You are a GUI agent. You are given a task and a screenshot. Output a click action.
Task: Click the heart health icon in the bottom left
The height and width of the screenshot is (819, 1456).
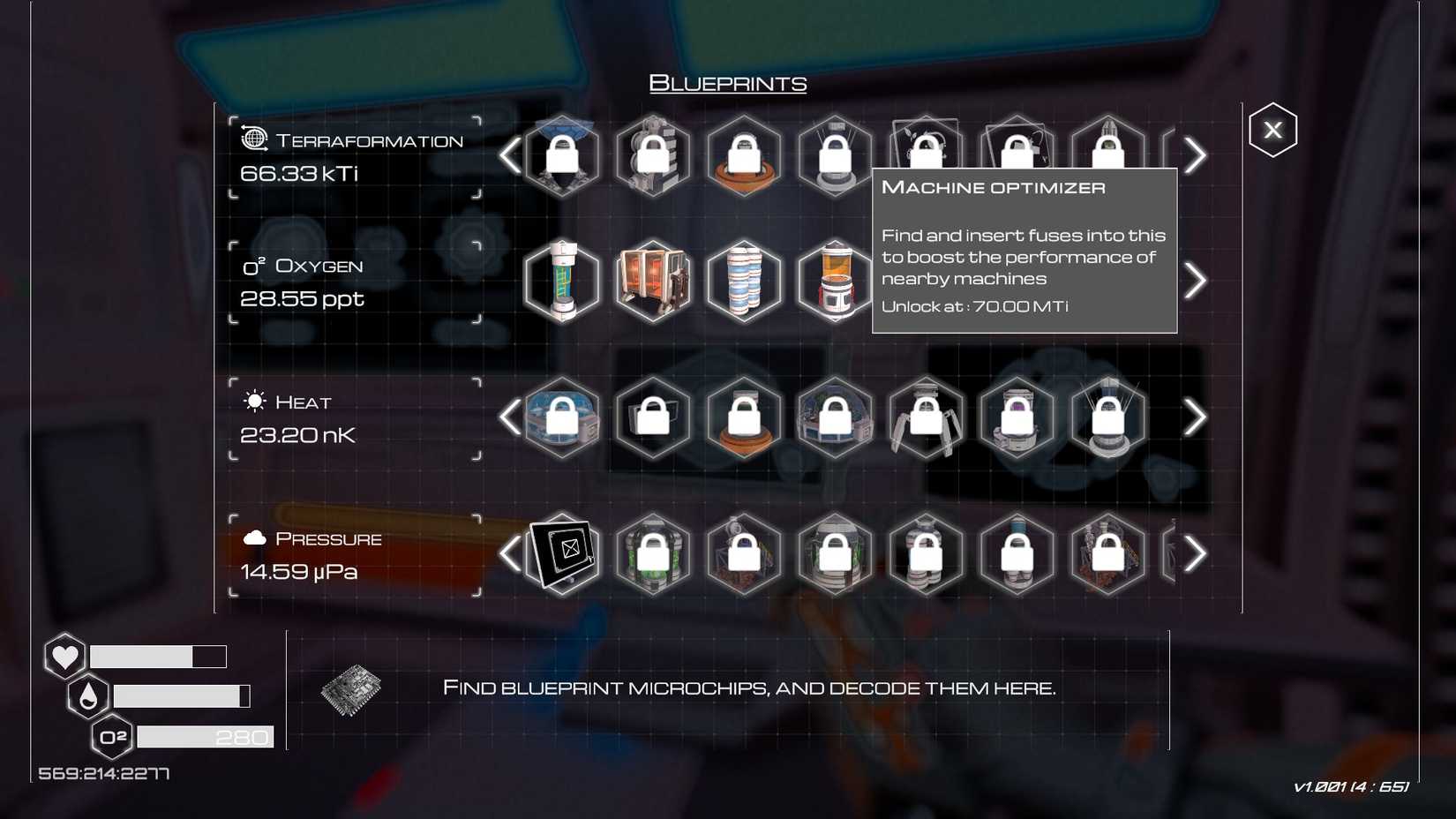[x=64, y=657]
